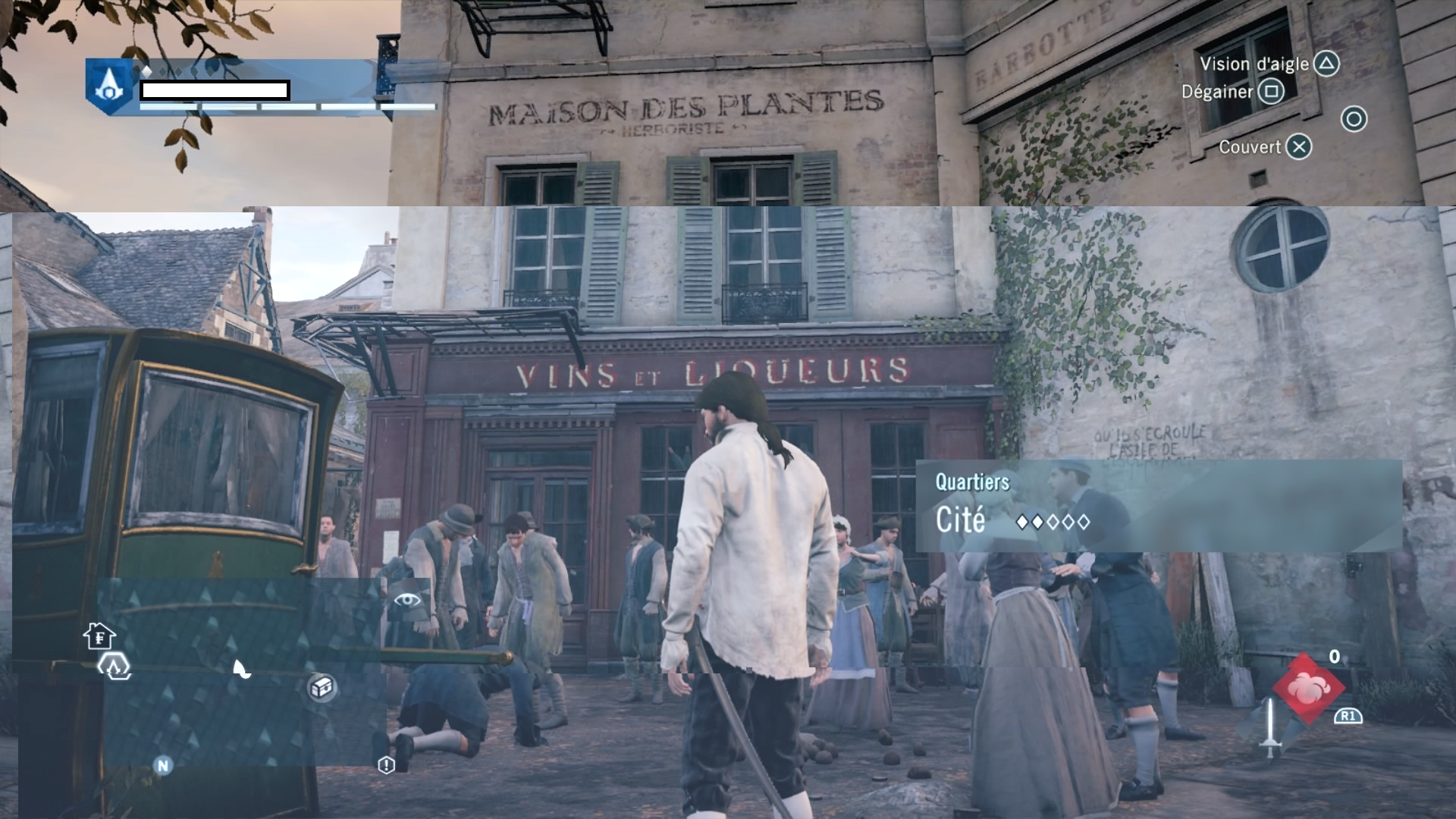The width and height of the screenshot is (1456, 819).
Task: Click the N compass indicator on minimap
Action: [162, 765]
